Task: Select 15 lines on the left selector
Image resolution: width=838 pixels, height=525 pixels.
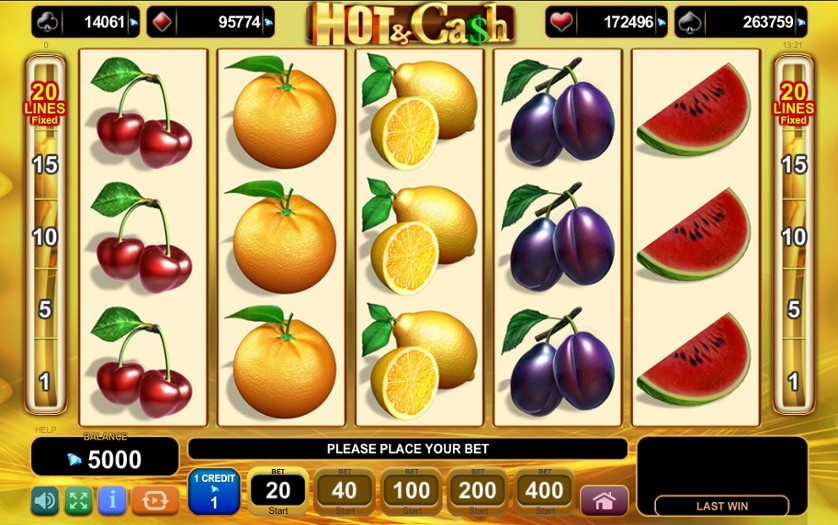Action: pyautogui.click(x=45, y=164)
